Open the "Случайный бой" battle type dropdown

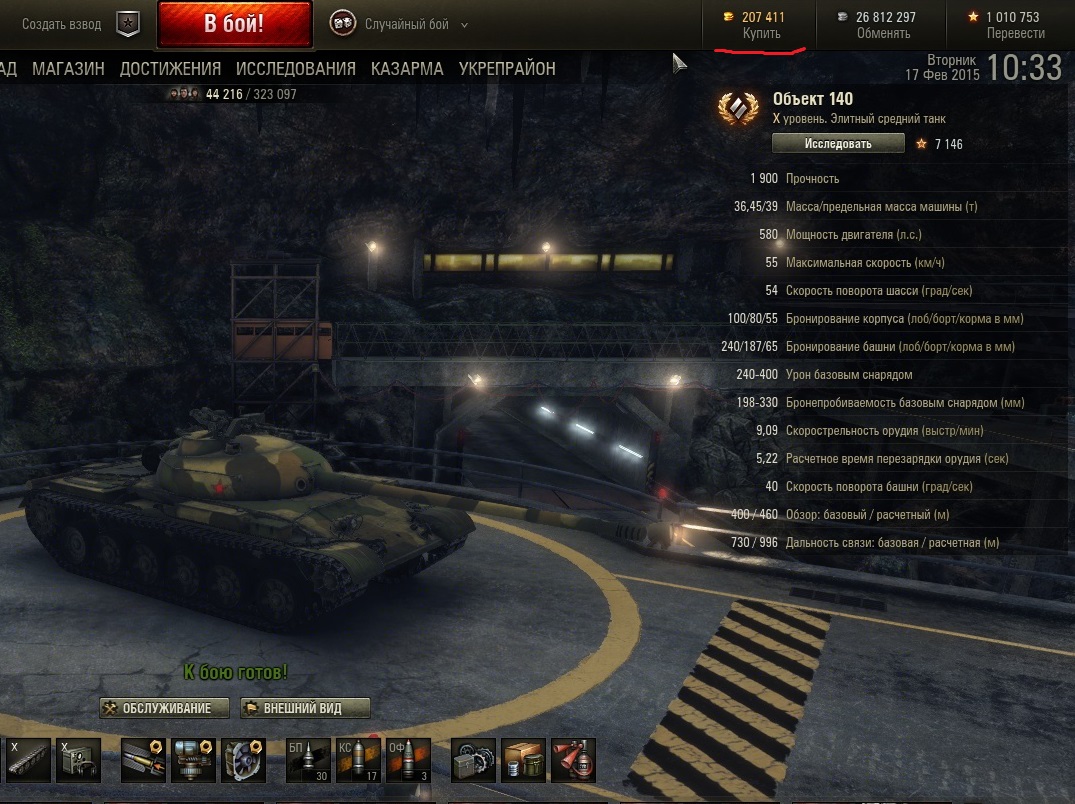tap(401, 24)
